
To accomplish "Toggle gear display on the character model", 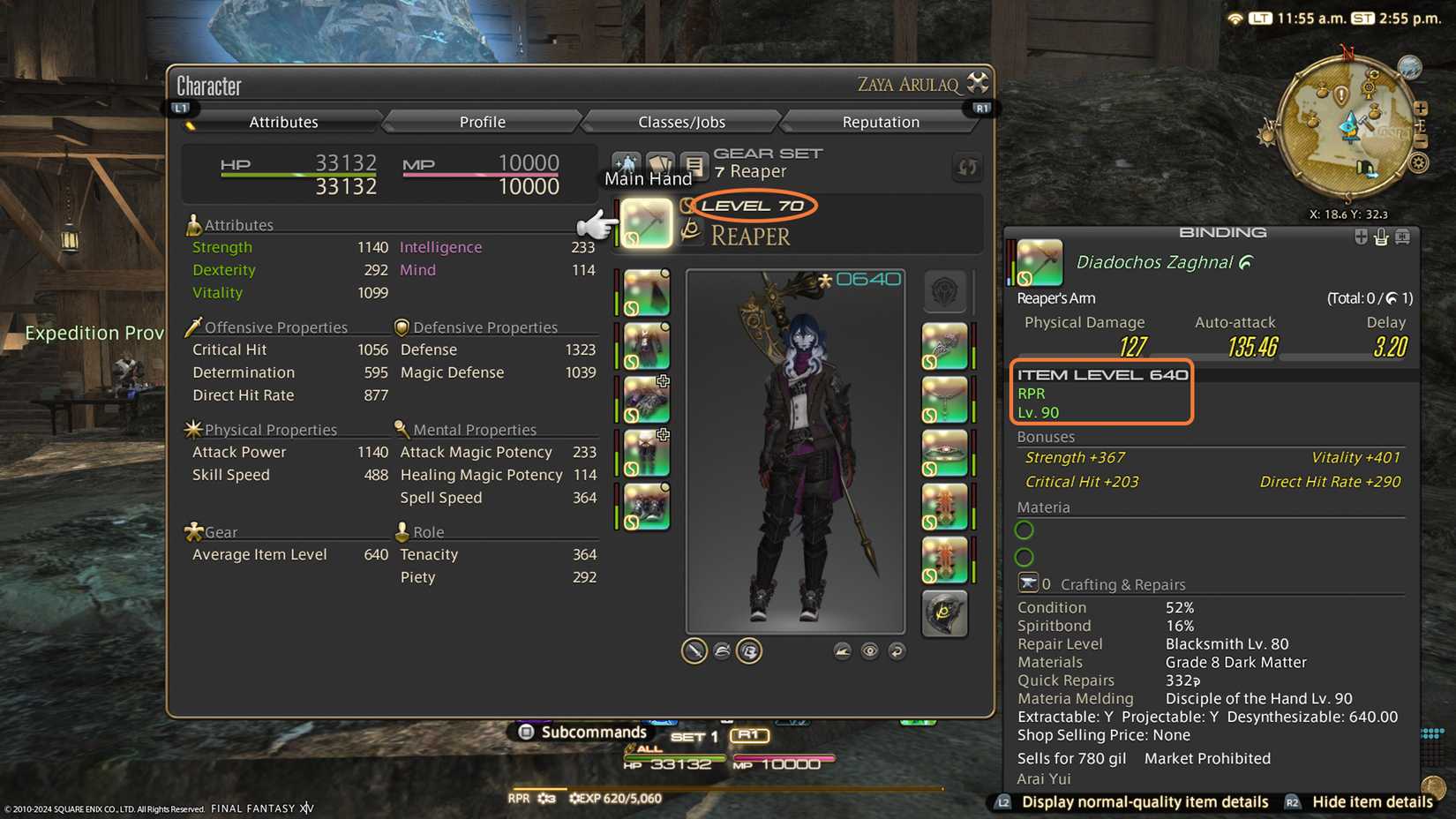I will 748,650.
